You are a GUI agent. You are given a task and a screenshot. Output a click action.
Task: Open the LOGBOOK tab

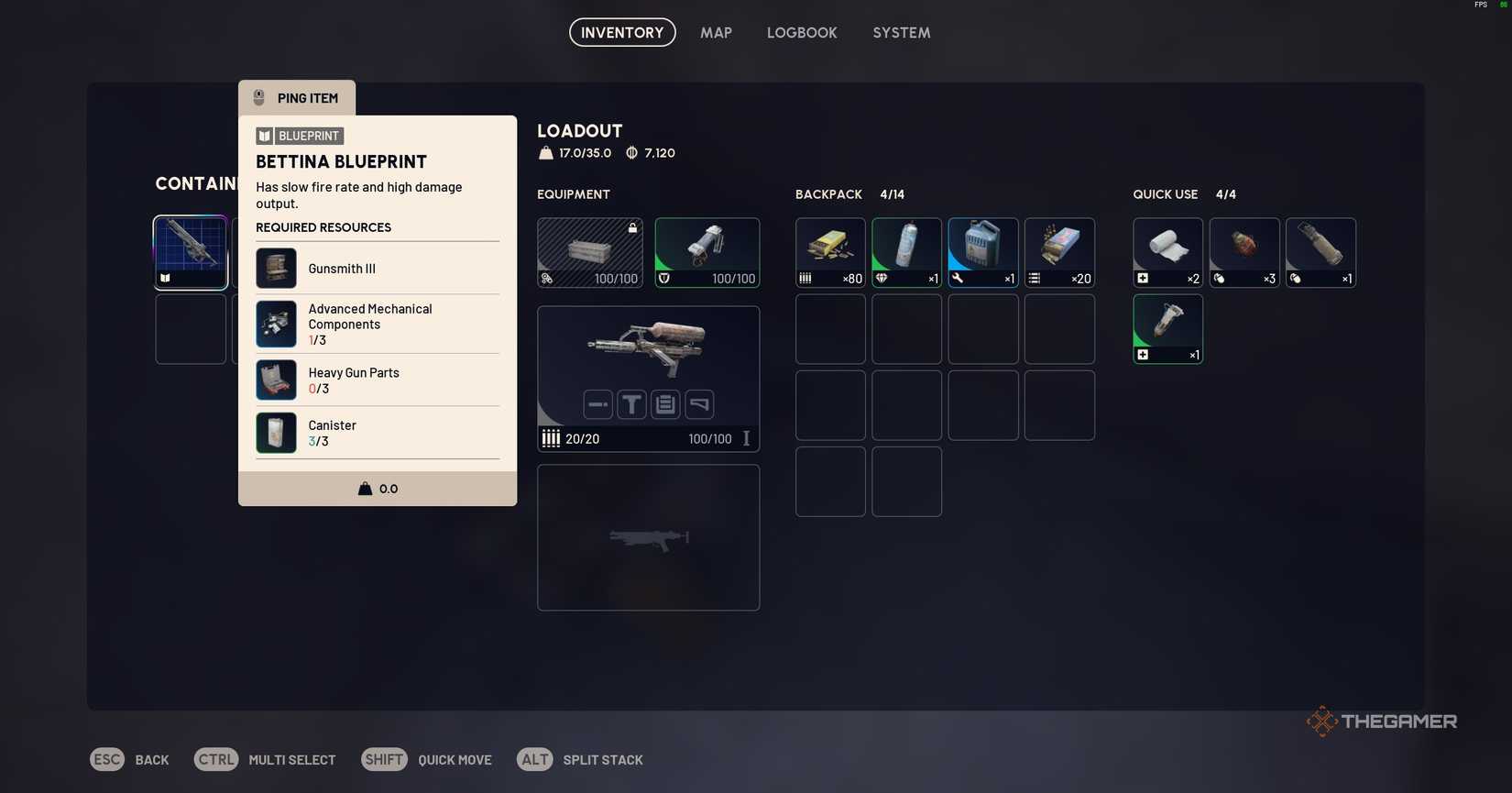802,32
